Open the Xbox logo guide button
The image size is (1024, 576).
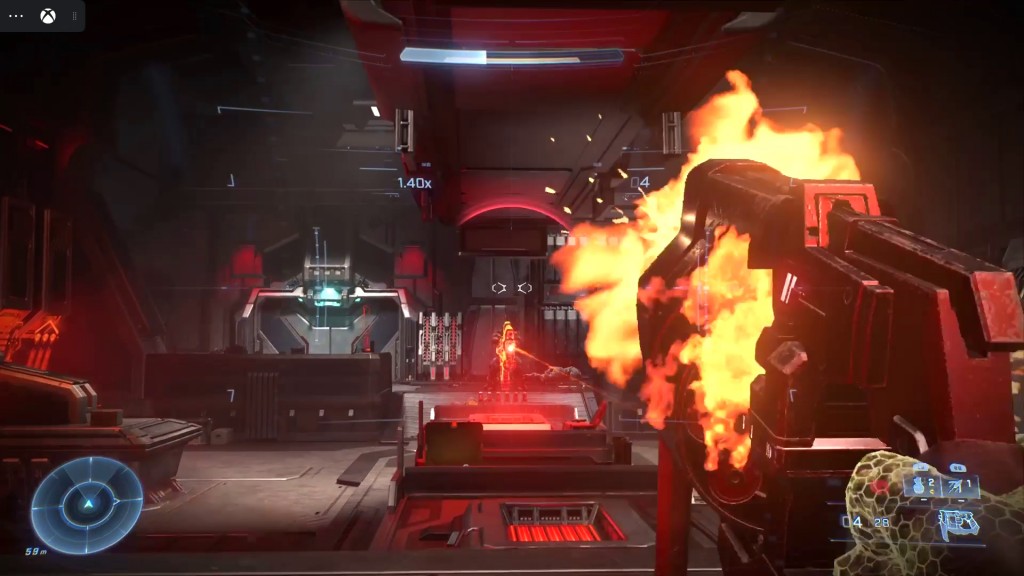tap(47, 16)
